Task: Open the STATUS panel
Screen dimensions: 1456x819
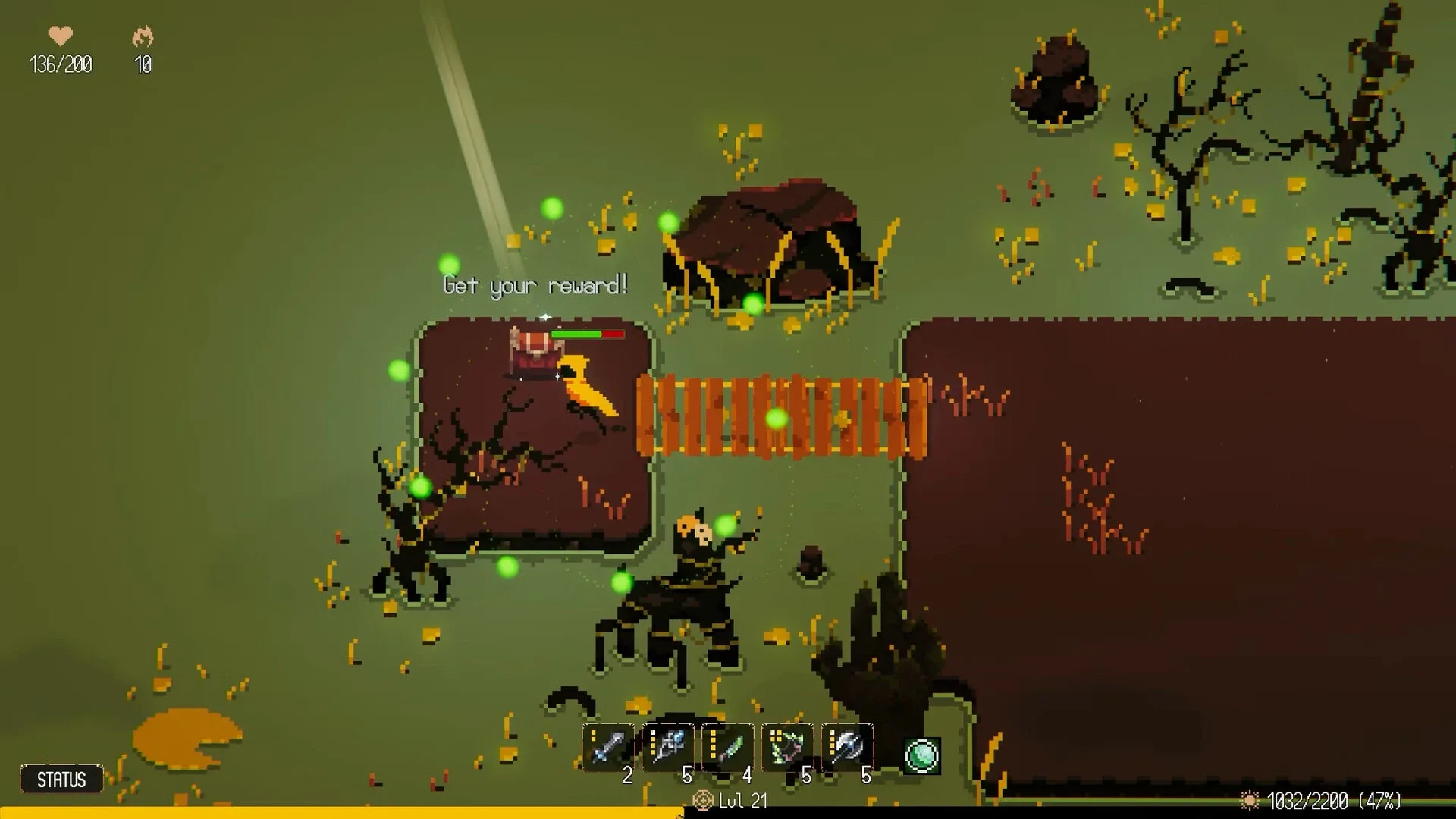Action: (62, 778)
